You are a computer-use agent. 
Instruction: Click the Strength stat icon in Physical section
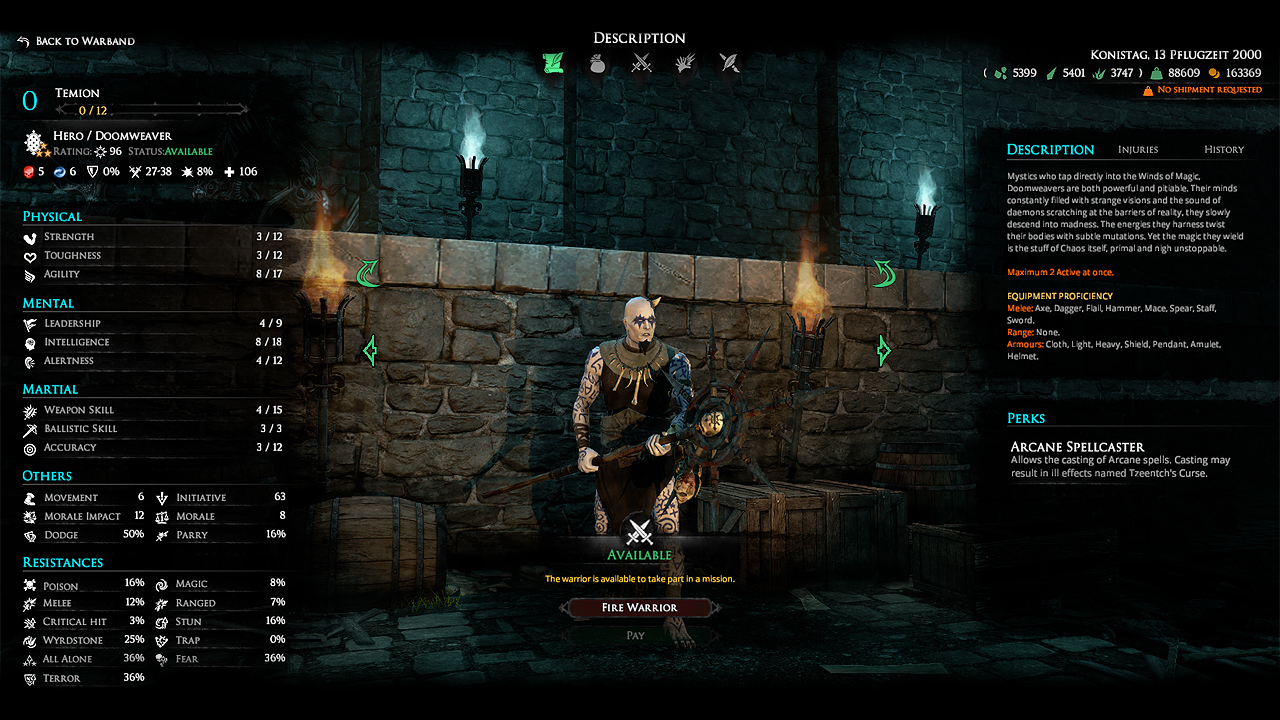(x=30, y=236)
